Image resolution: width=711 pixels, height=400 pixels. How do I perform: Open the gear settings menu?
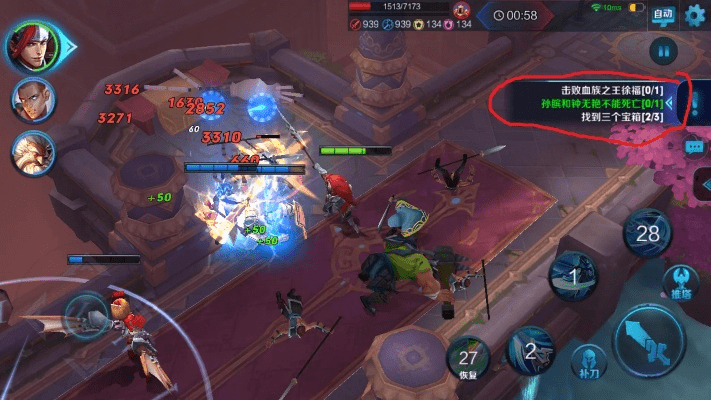pyautogui.click(x=693, y=15)
